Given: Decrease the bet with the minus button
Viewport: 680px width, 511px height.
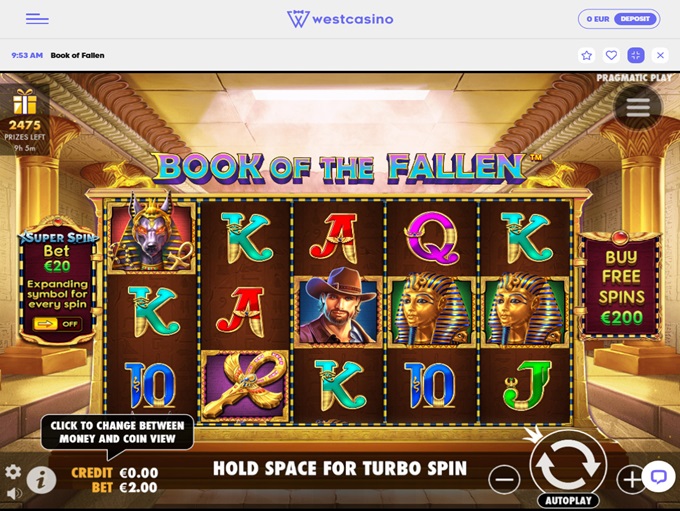Looking at the screenshot, I should click(504, 480).
